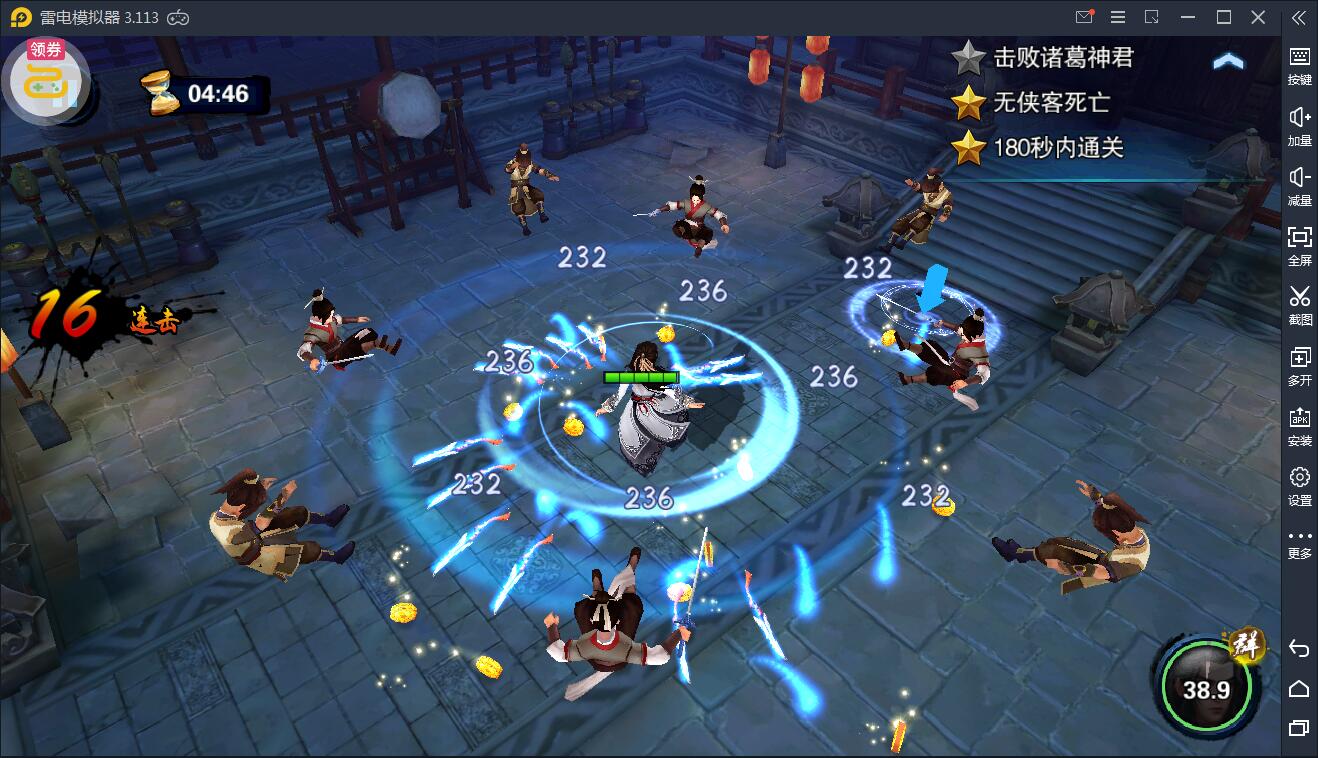Open the title bar mail messages
The image size is (1318, 758).
1084,17
